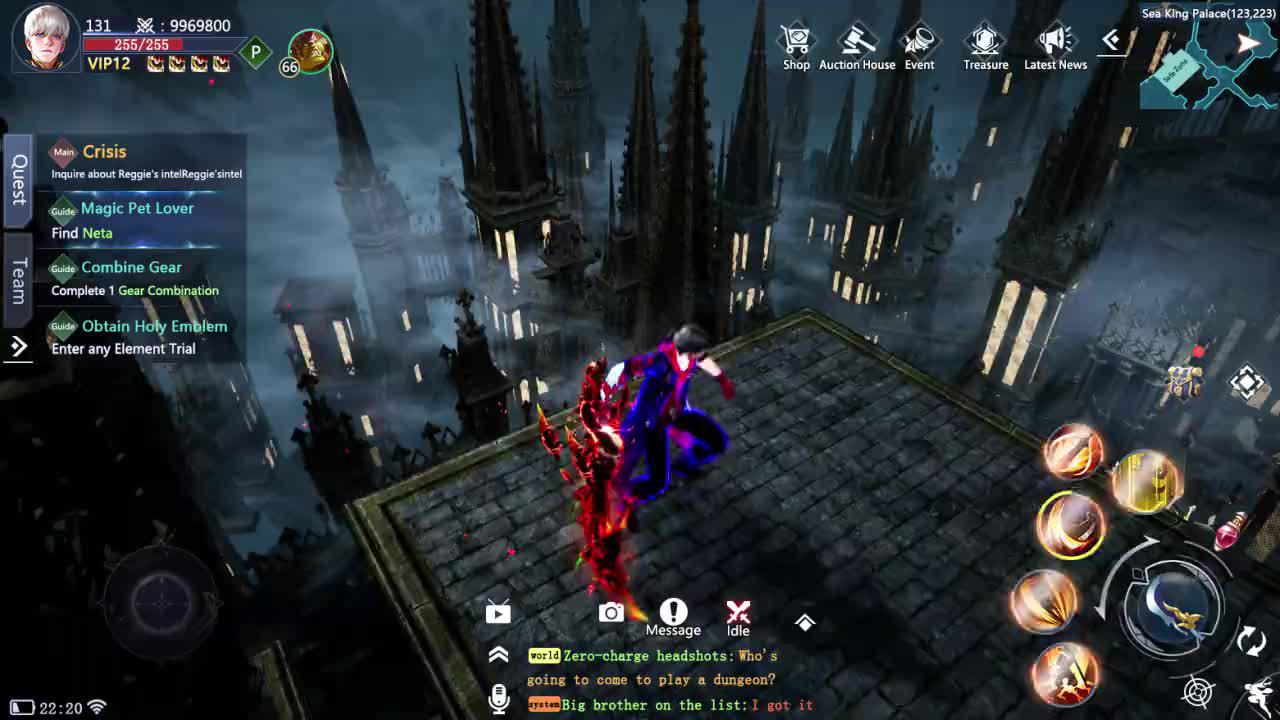Open the auto-target crosshair icon

[x=1196, y=690]
